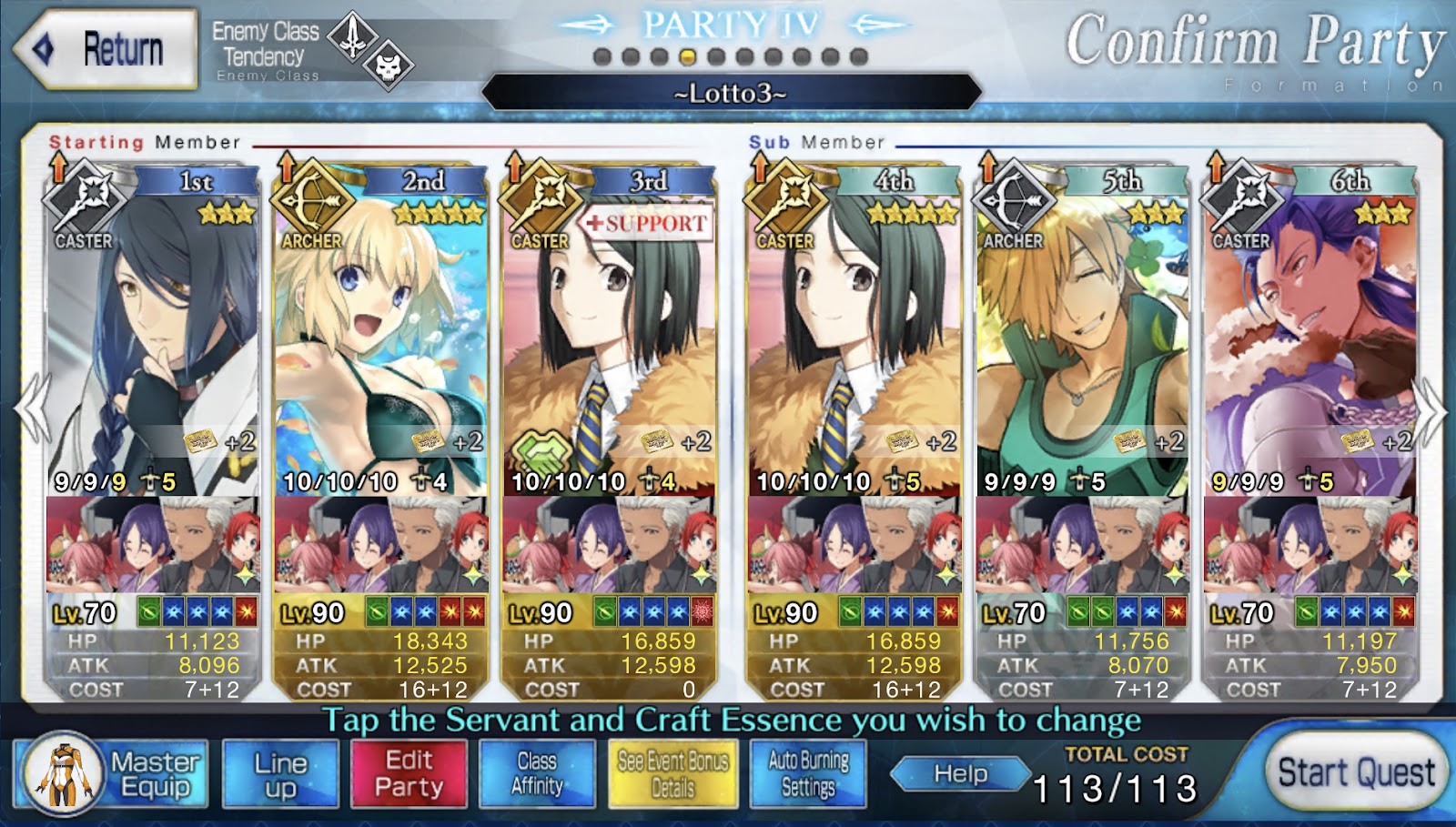Change the 6th servant's Craft Essence
Screen dimensions: 1456x827
click(1309, 544)
